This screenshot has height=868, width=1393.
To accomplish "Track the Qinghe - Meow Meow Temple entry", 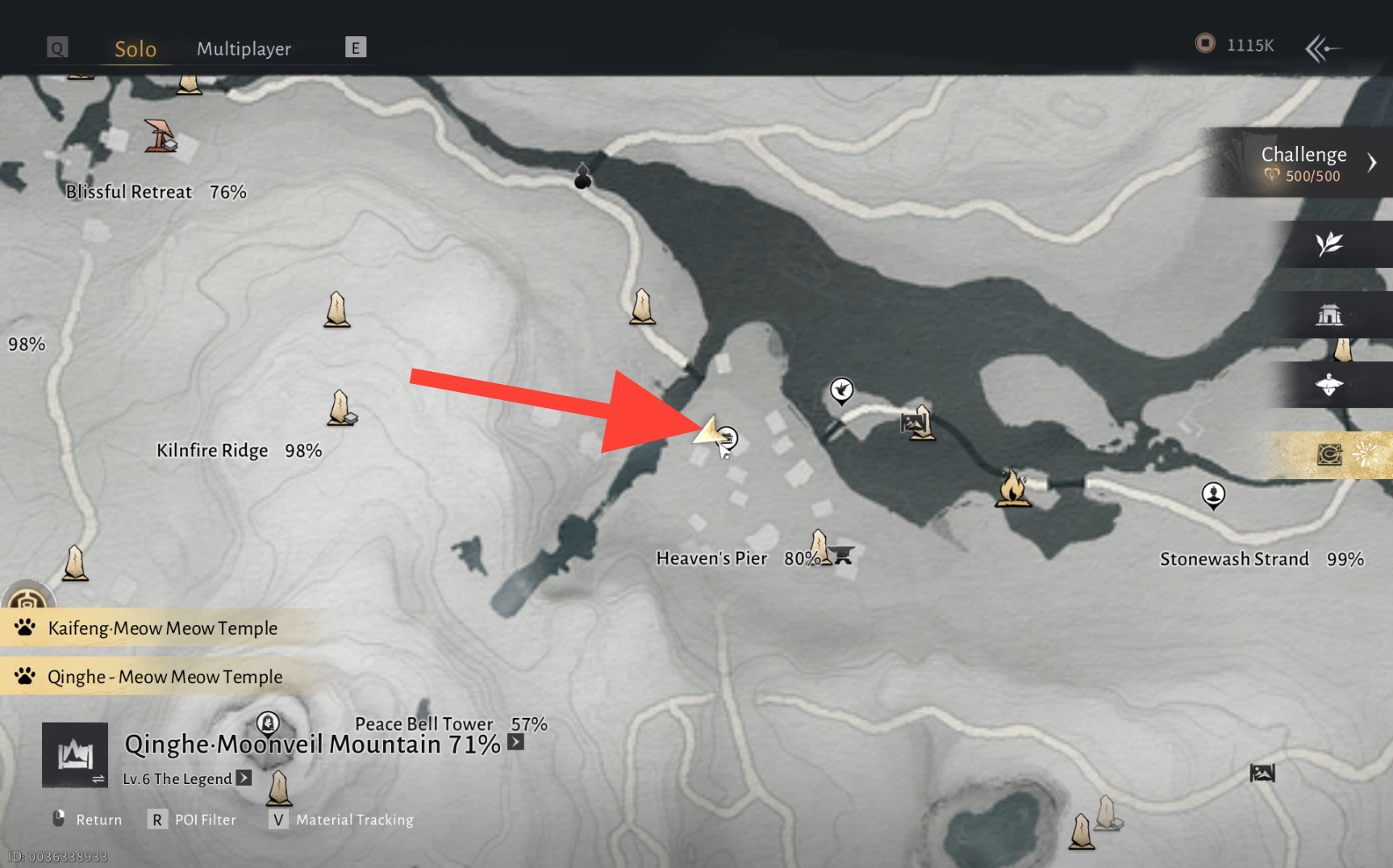I will pos(165,677).
